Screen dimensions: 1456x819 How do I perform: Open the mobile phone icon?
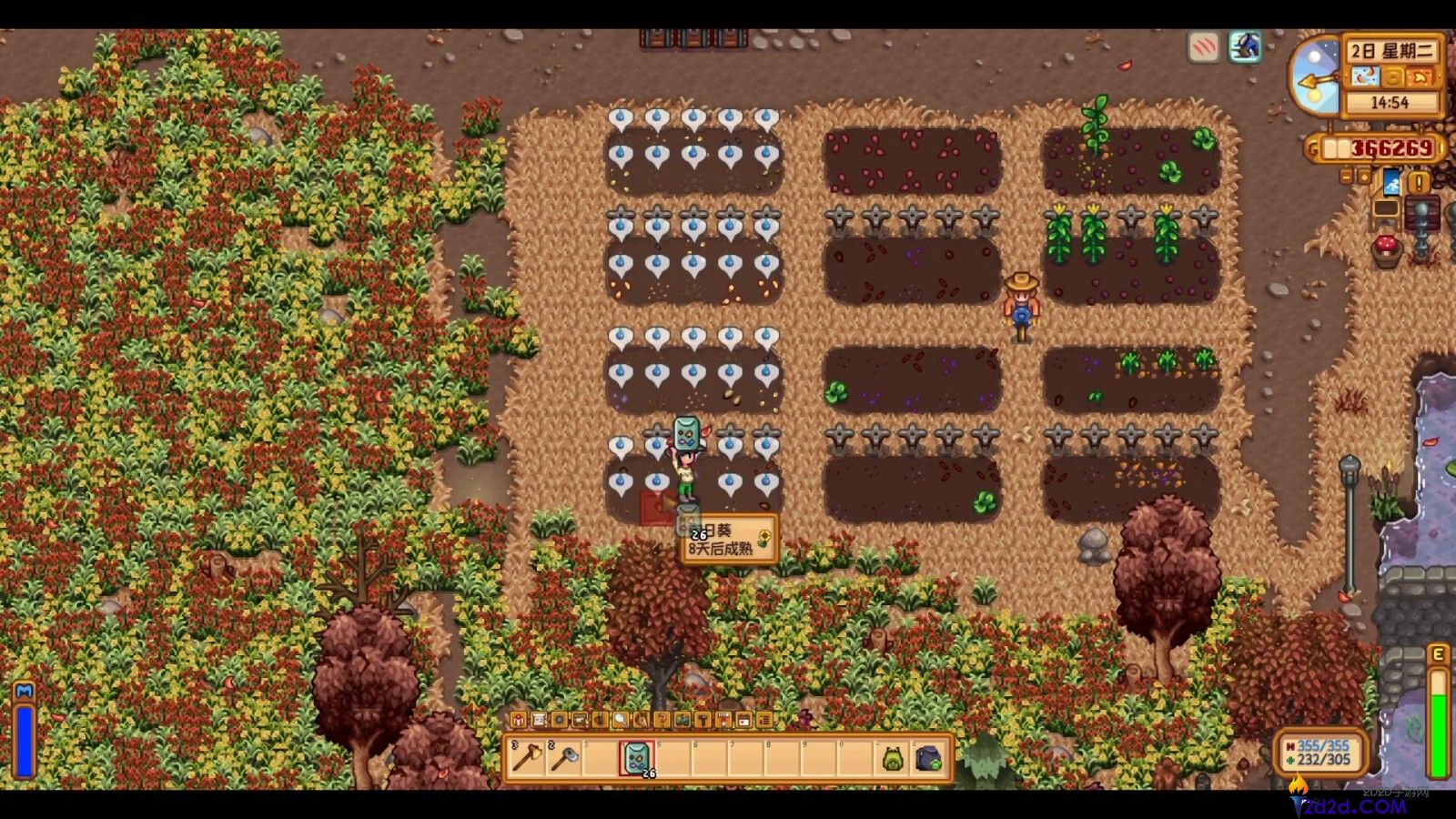click(x=1391, y=182)
